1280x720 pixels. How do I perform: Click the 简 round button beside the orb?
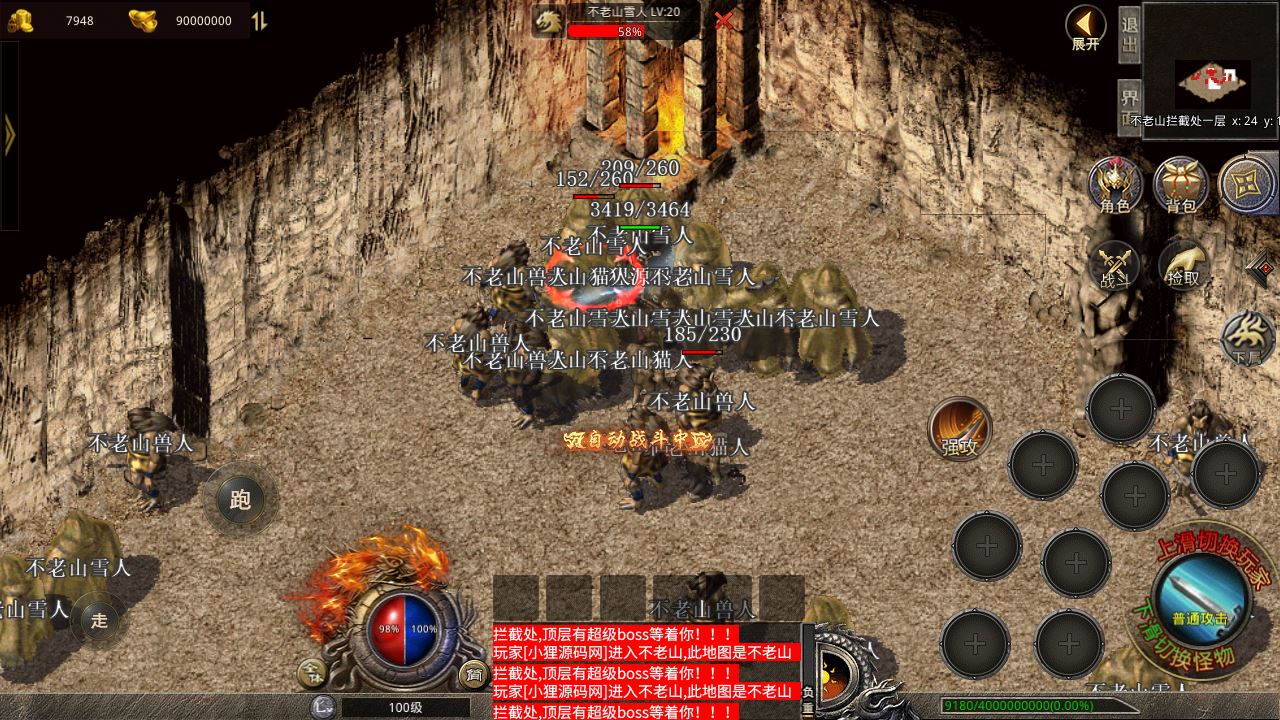point(472,675)
